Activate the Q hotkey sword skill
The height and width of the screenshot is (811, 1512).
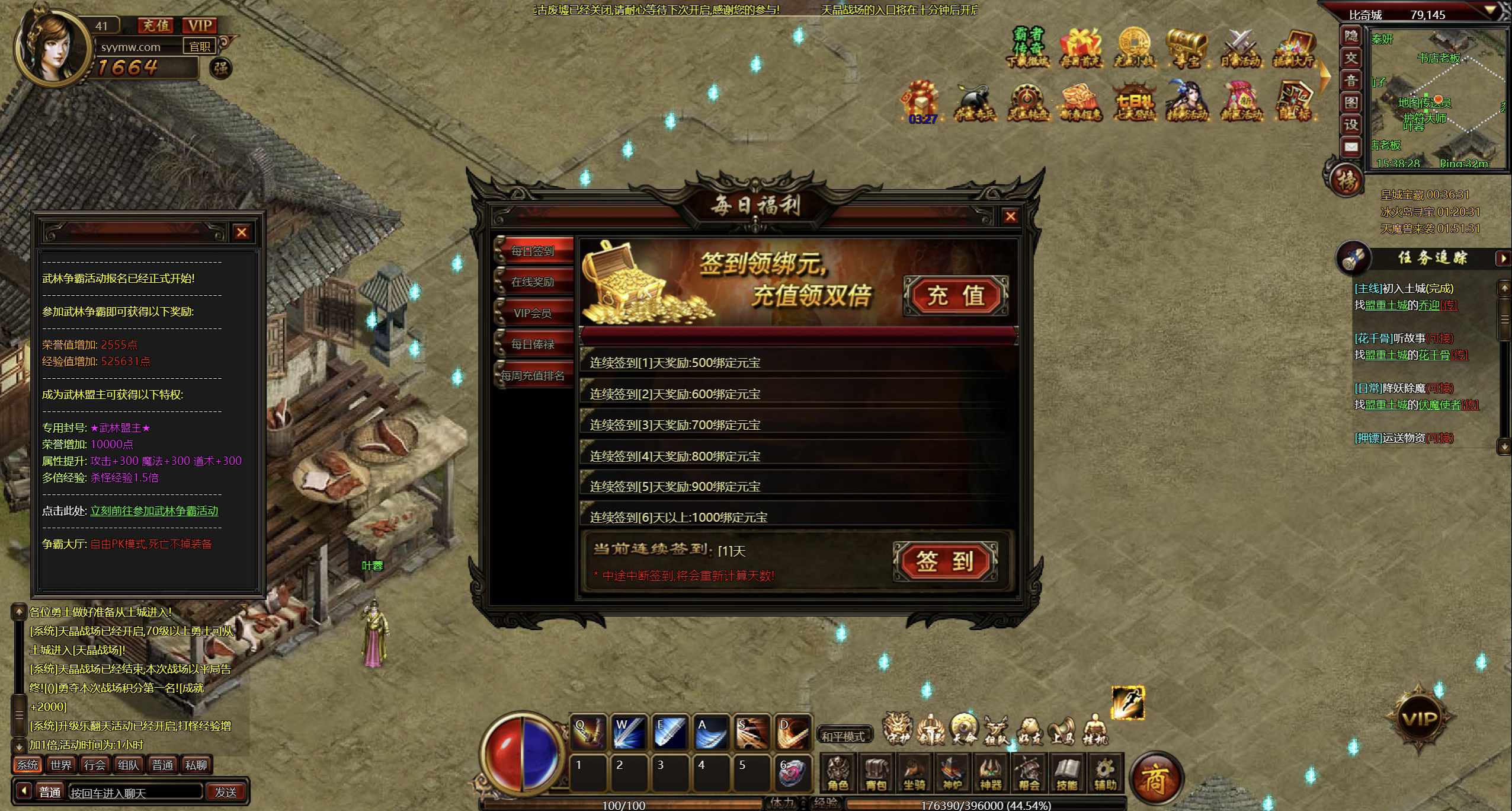pyautogui.click(x=588, y=733)
